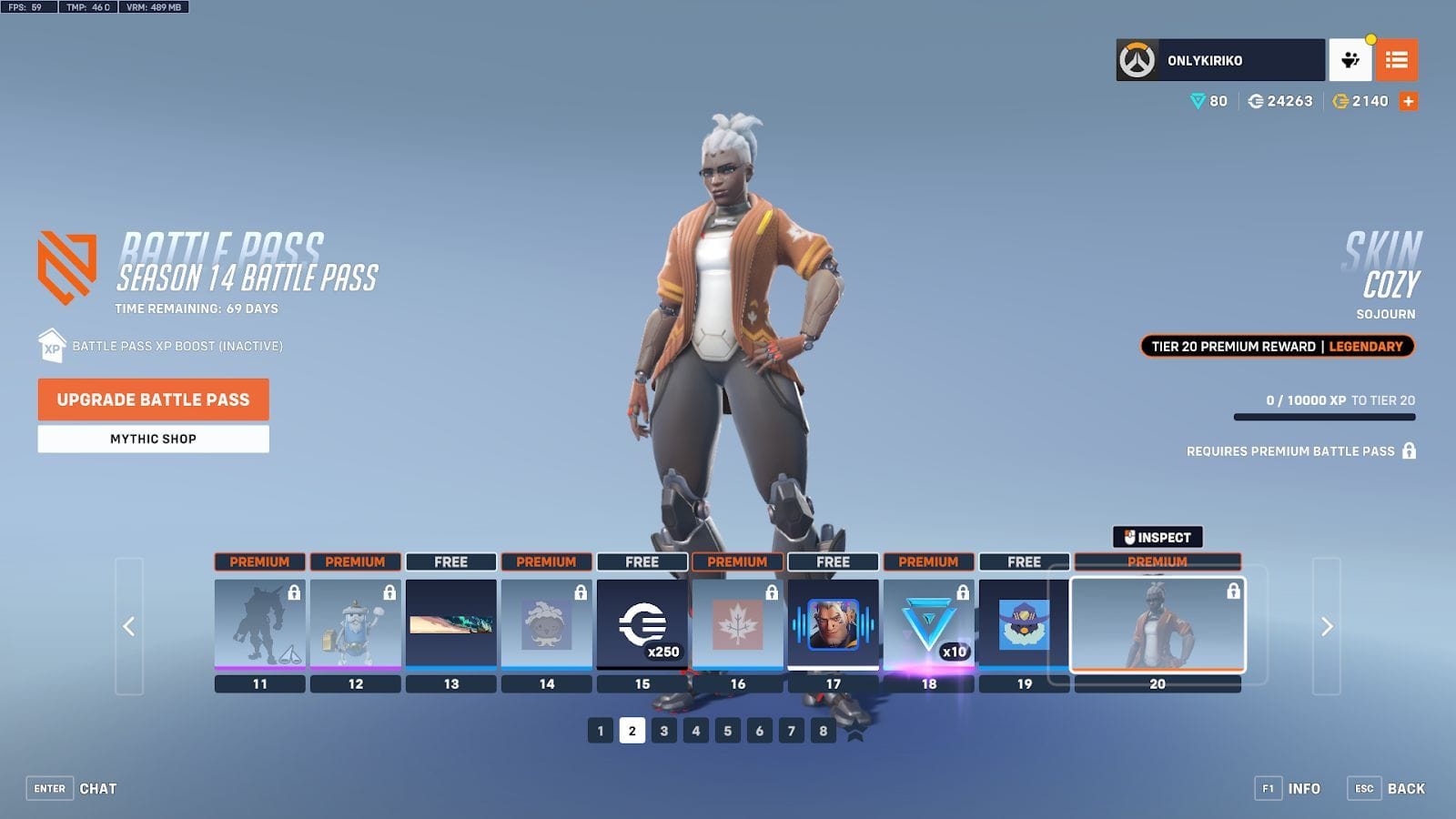Viewport: 1456px width, 819px height.
Task: Collapse back with left navigation arrow
Action: [x=128, y=628]
